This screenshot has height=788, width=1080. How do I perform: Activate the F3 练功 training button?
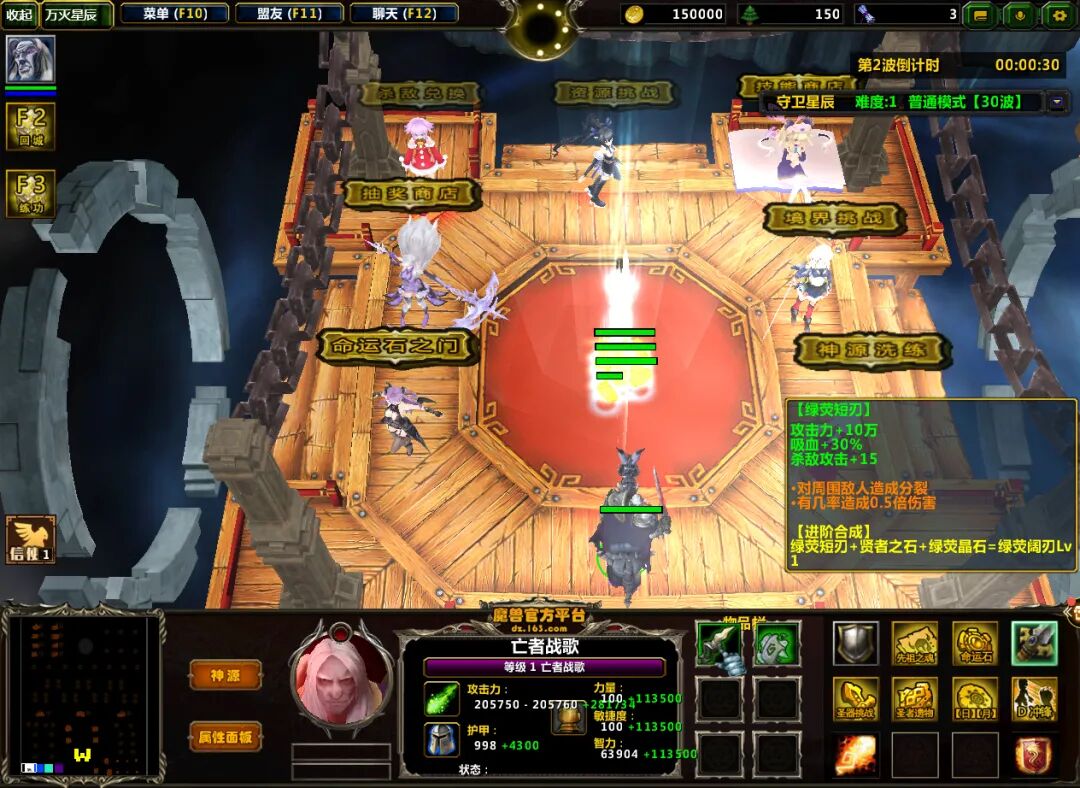[30, 193]
